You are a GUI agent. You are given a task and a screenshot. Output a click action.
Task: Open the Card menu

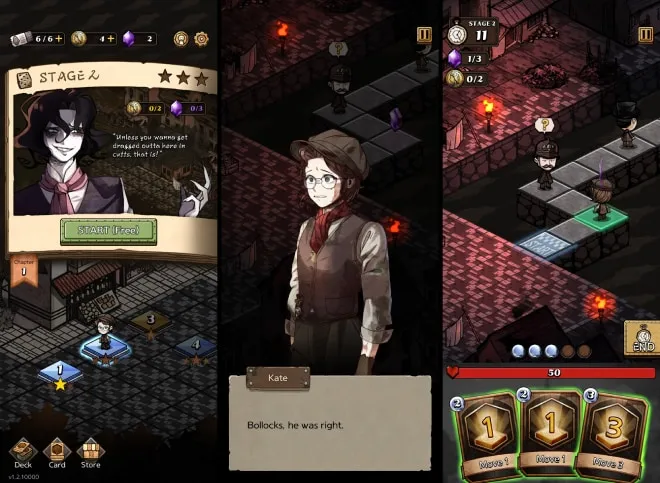pos(57,453)
